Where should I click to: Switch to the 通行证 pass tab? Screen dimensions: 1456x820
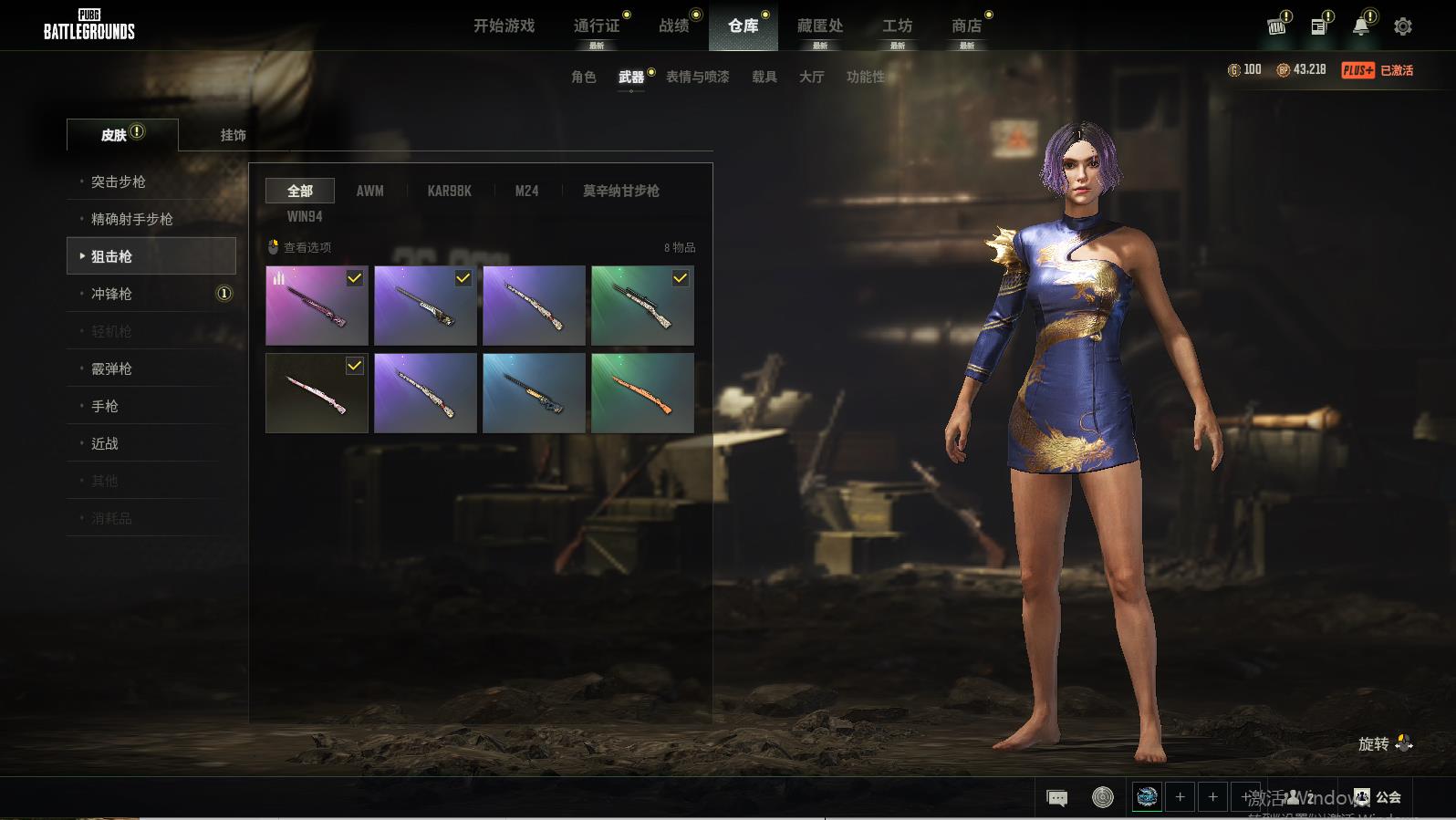click(597, 26)
